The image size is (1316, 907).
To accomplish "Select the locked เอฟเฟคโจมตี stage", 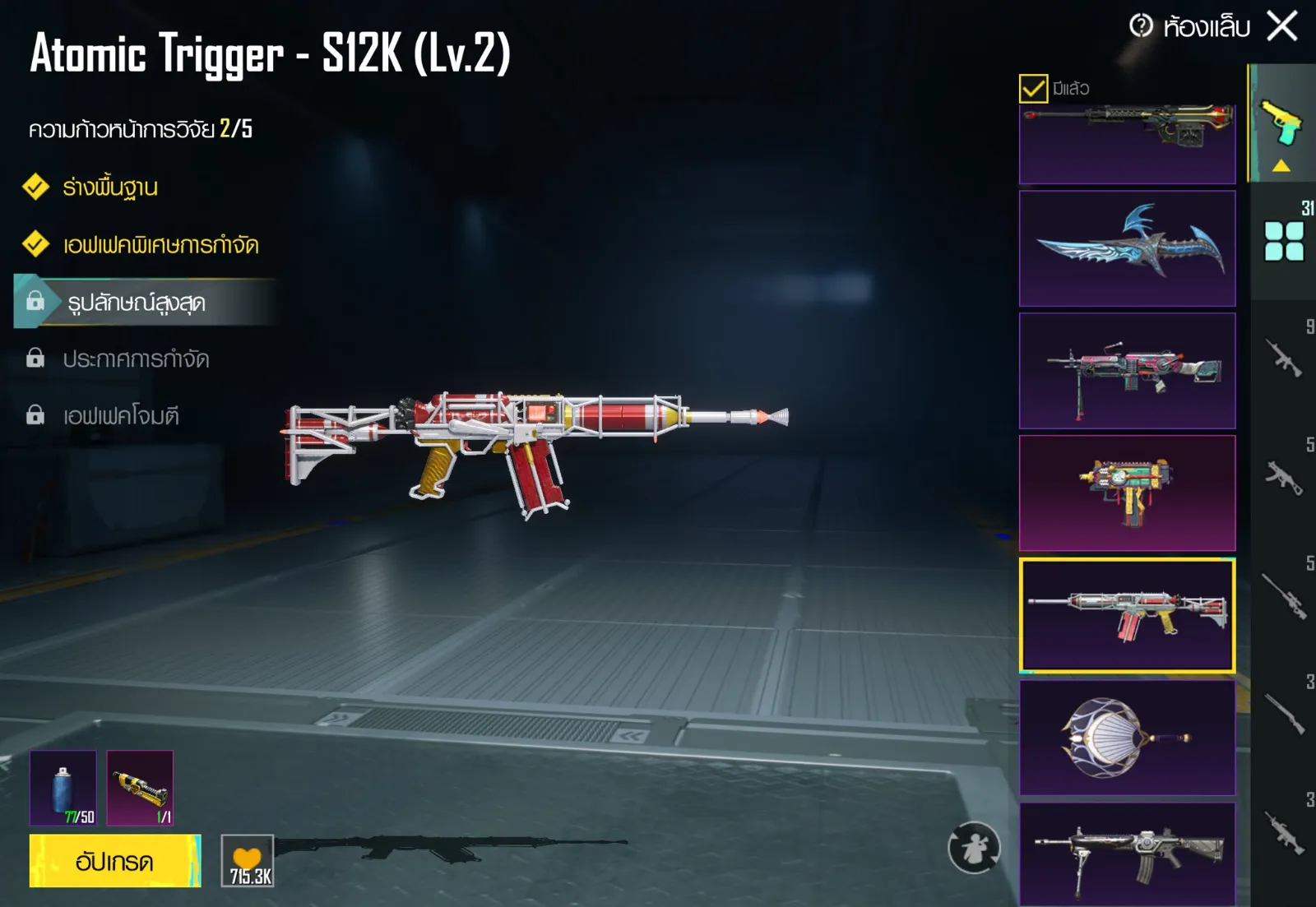I will click(121, 416).
